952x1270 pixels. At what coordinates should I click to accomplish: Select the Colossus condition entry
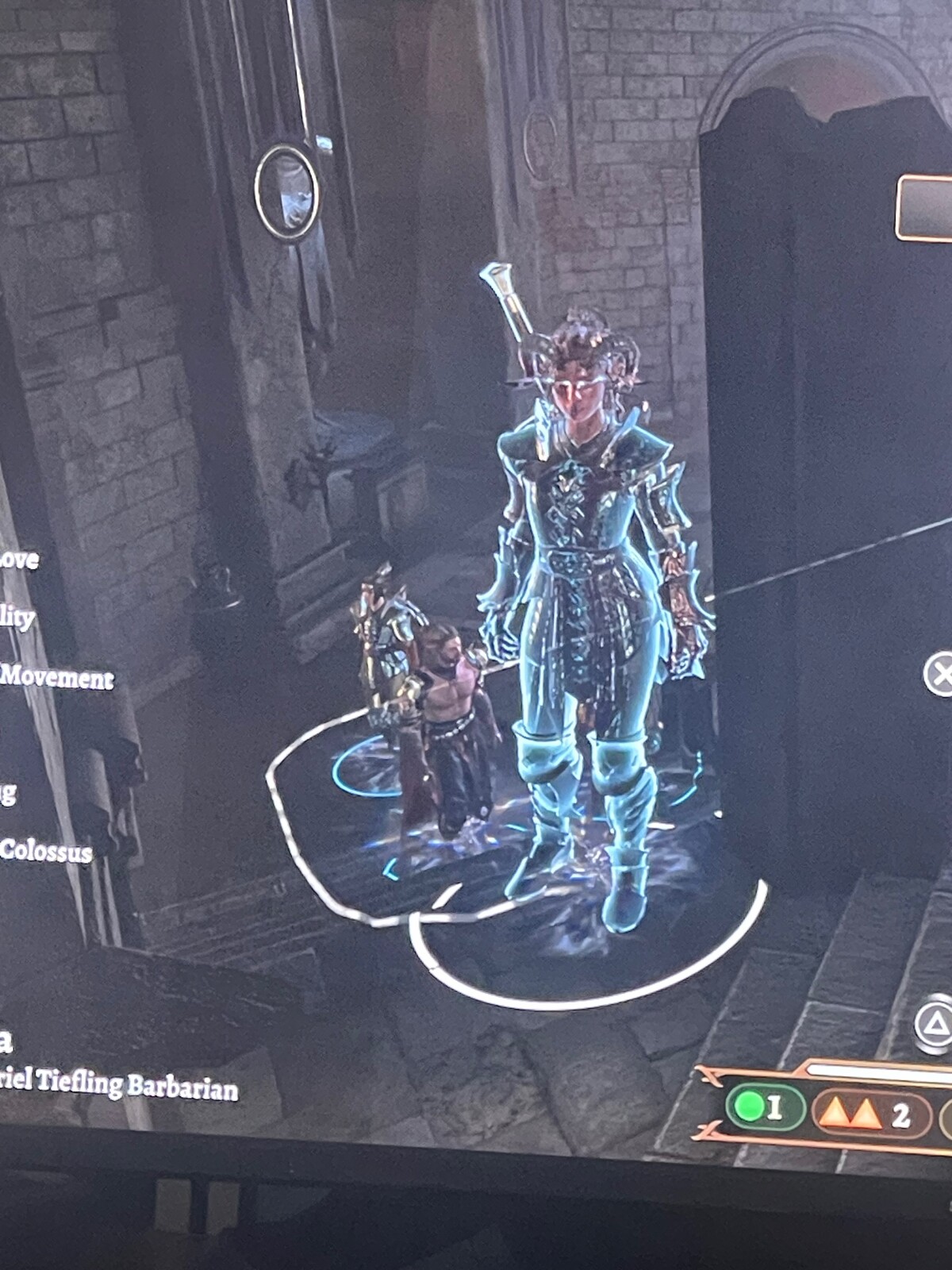pyautogui.click(x=46, y=851)
